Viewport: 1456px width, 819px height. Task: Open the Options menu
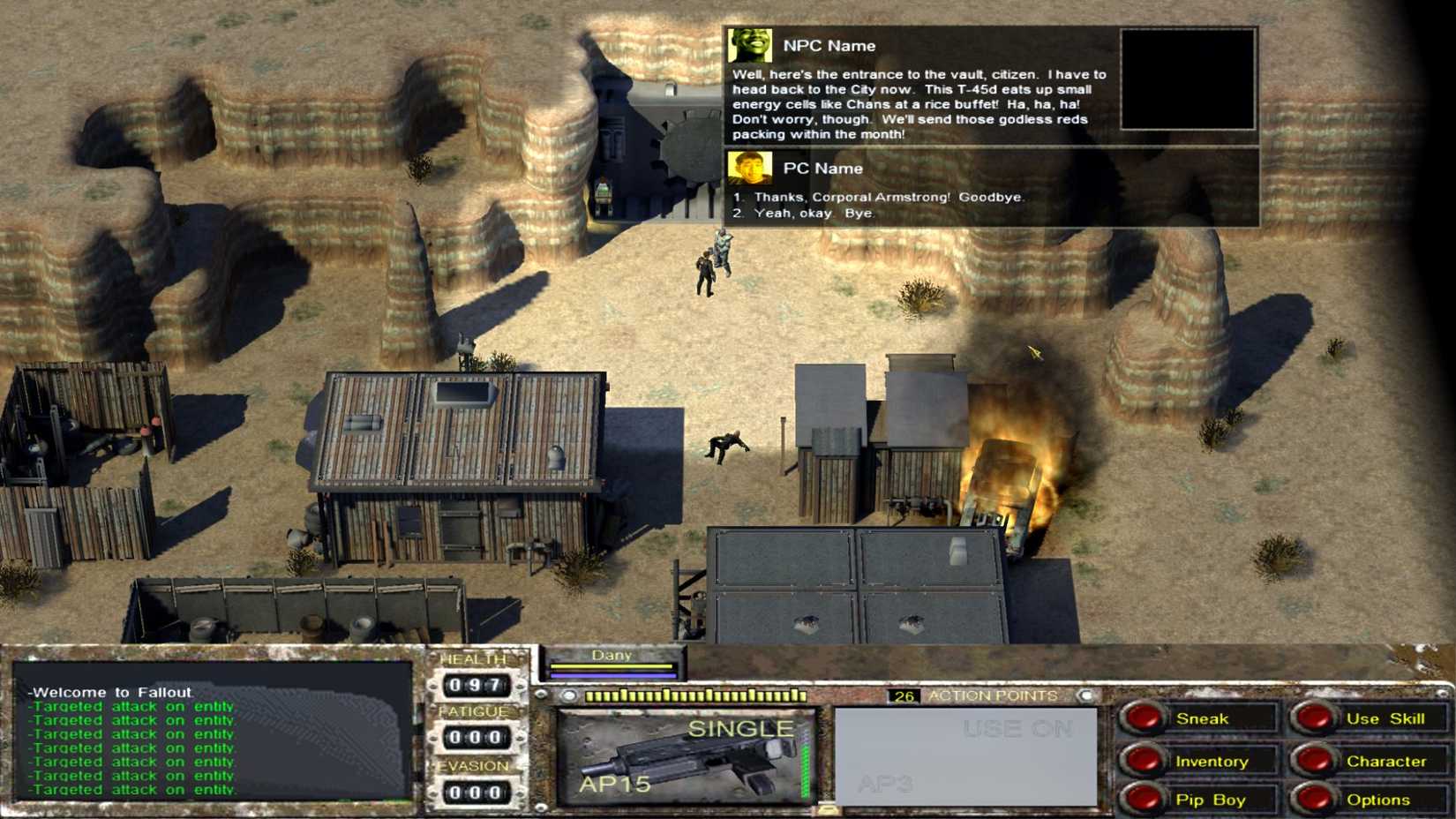[x=1377, y=799]
